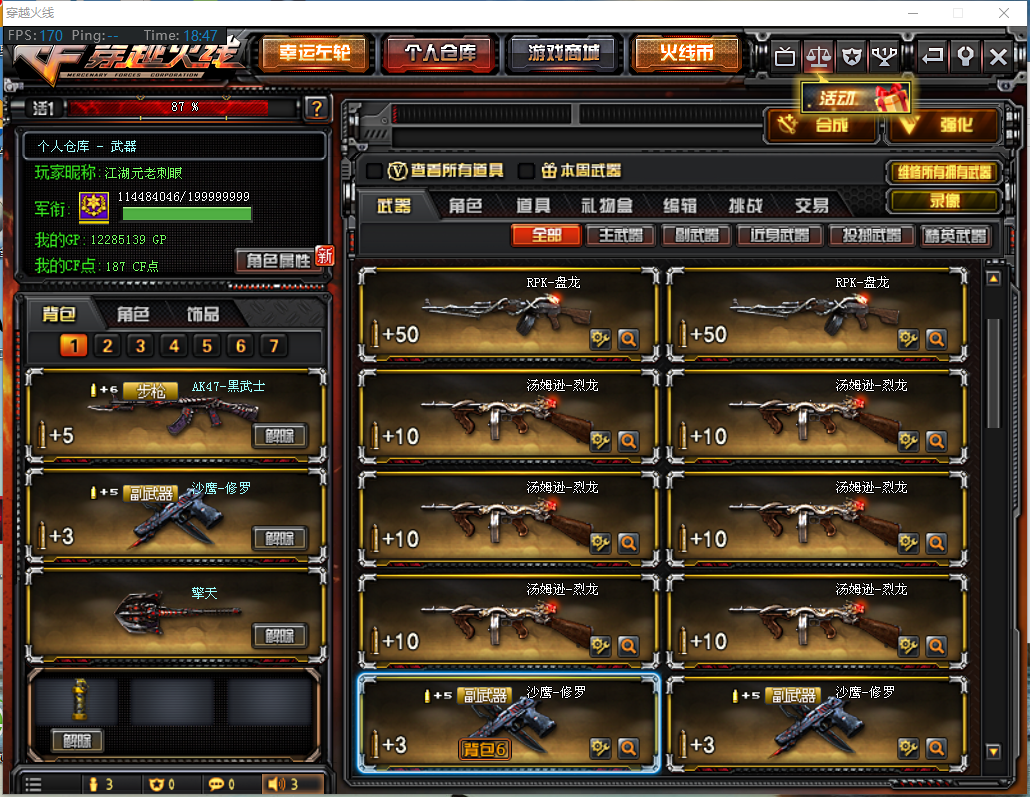Toggle the 本周武器 checkbox
The width and height of the screenshot is (1030, 797).
(x=527, y=171)
